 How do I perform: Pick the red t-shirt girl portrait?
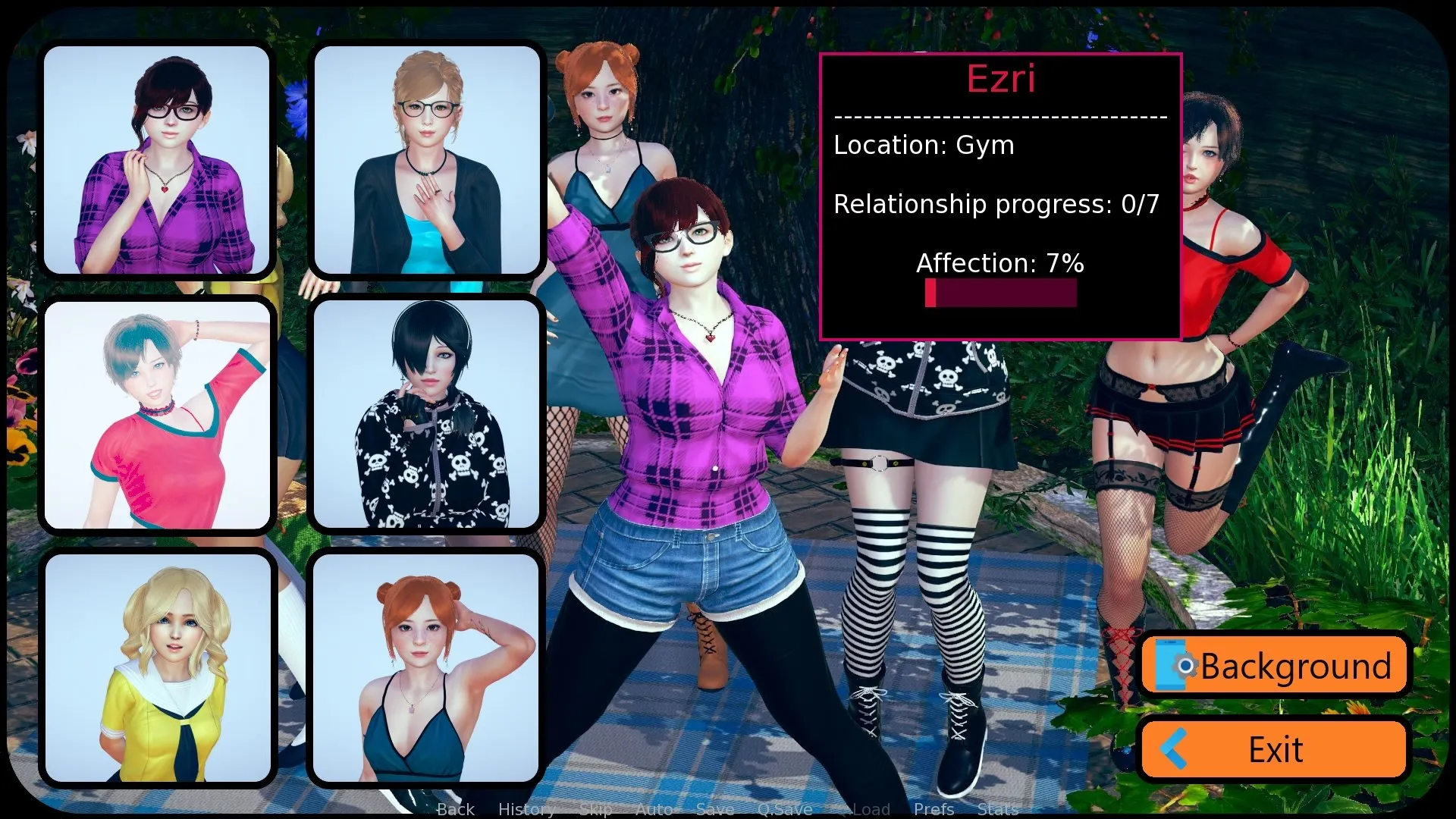(157, 415)
